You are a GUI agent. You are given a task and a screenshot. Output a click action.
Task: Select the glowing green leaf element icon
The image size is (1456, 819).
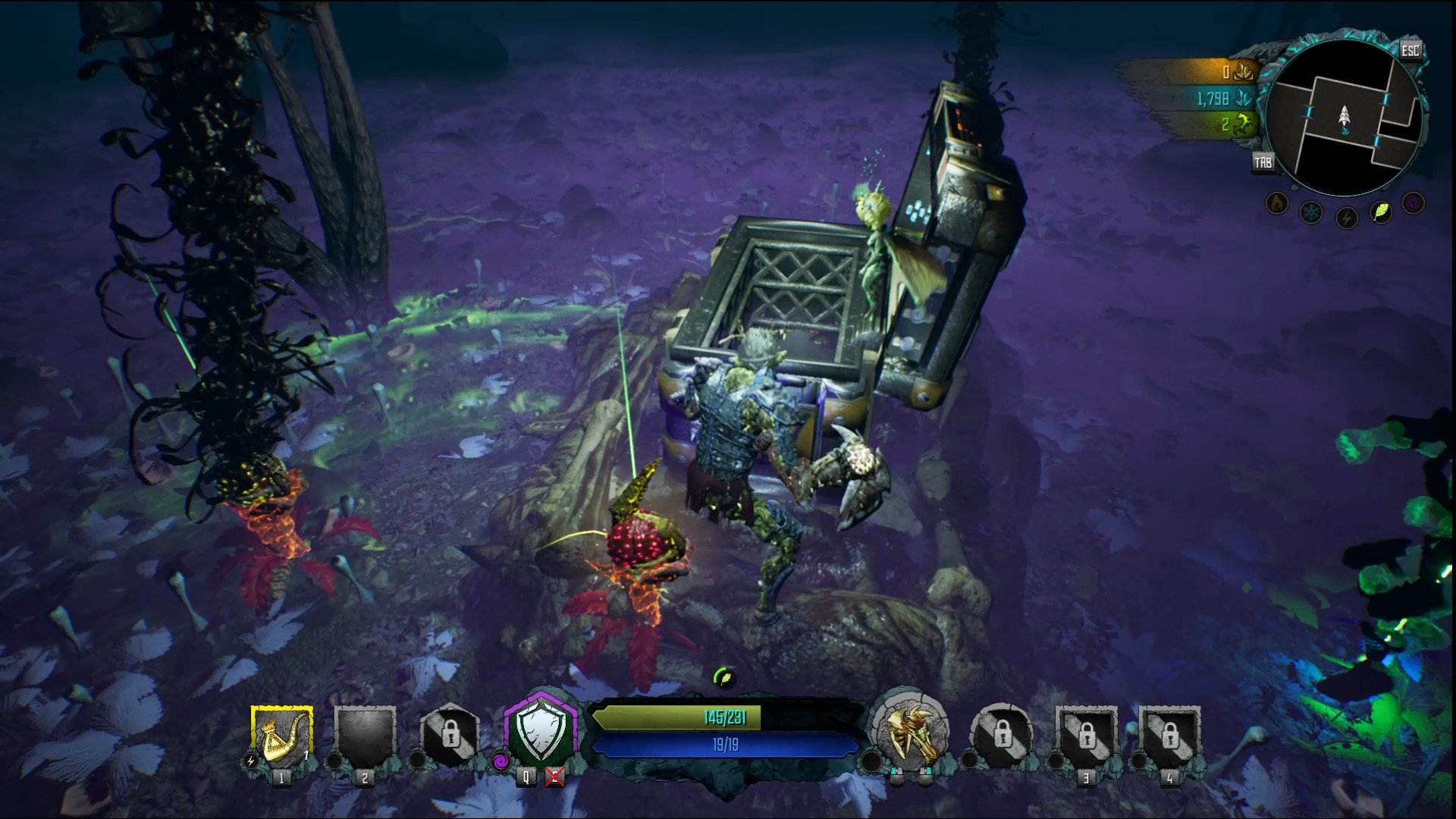(x=1381, y=212)
